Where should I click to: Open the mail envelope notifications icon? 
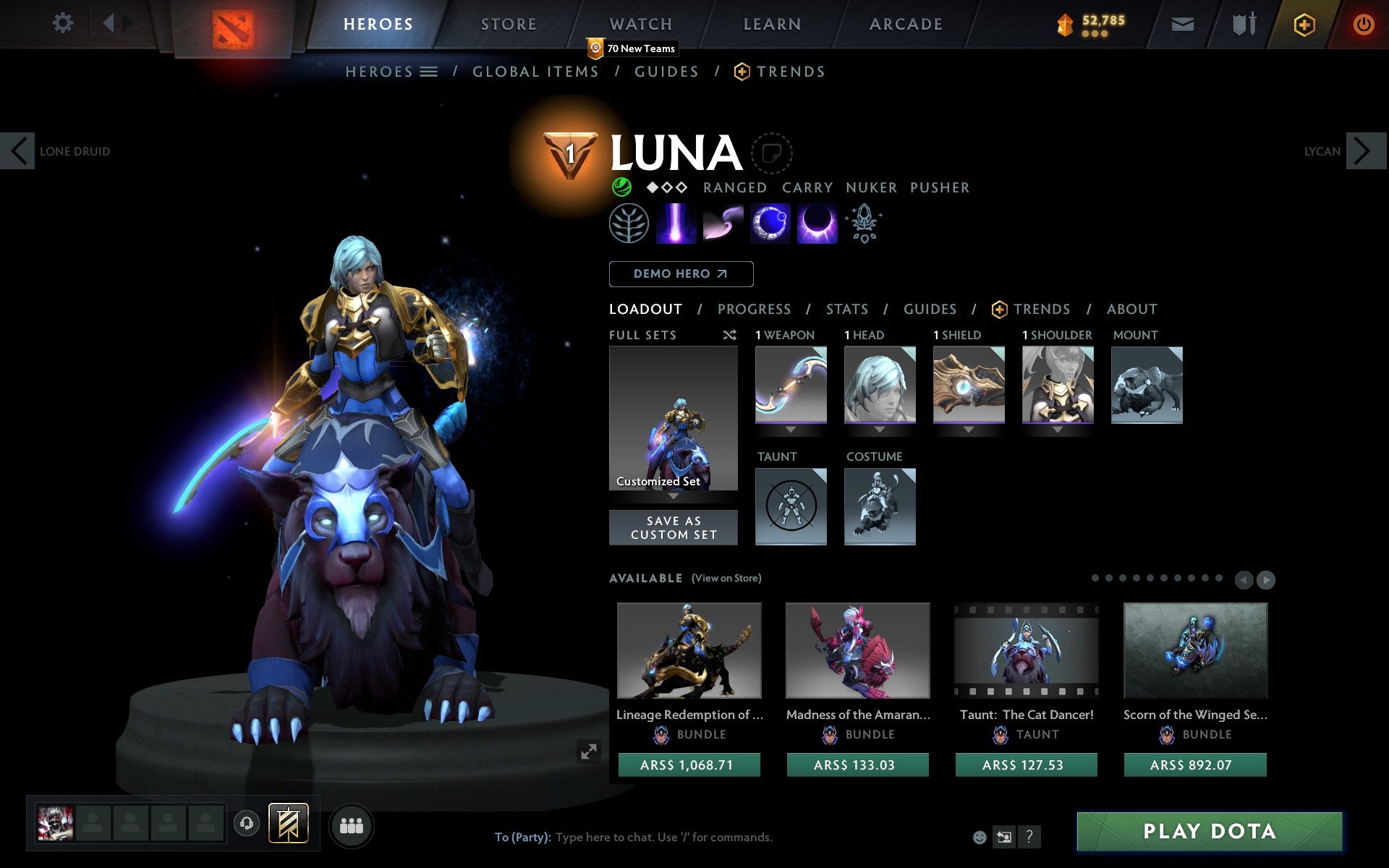coord(1182,23)
